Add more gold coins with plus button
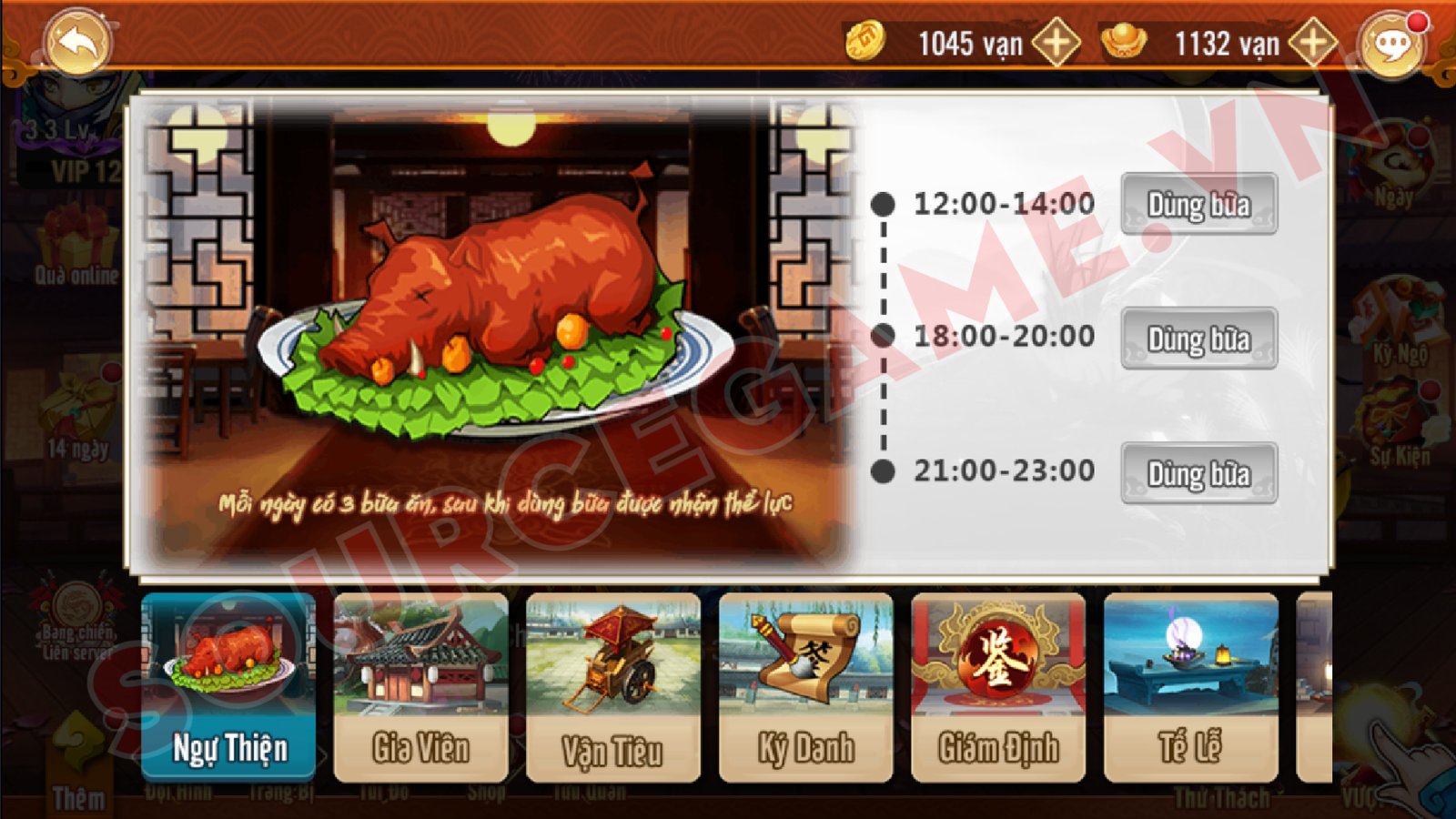The image size is (1456, 819). 1056,42
